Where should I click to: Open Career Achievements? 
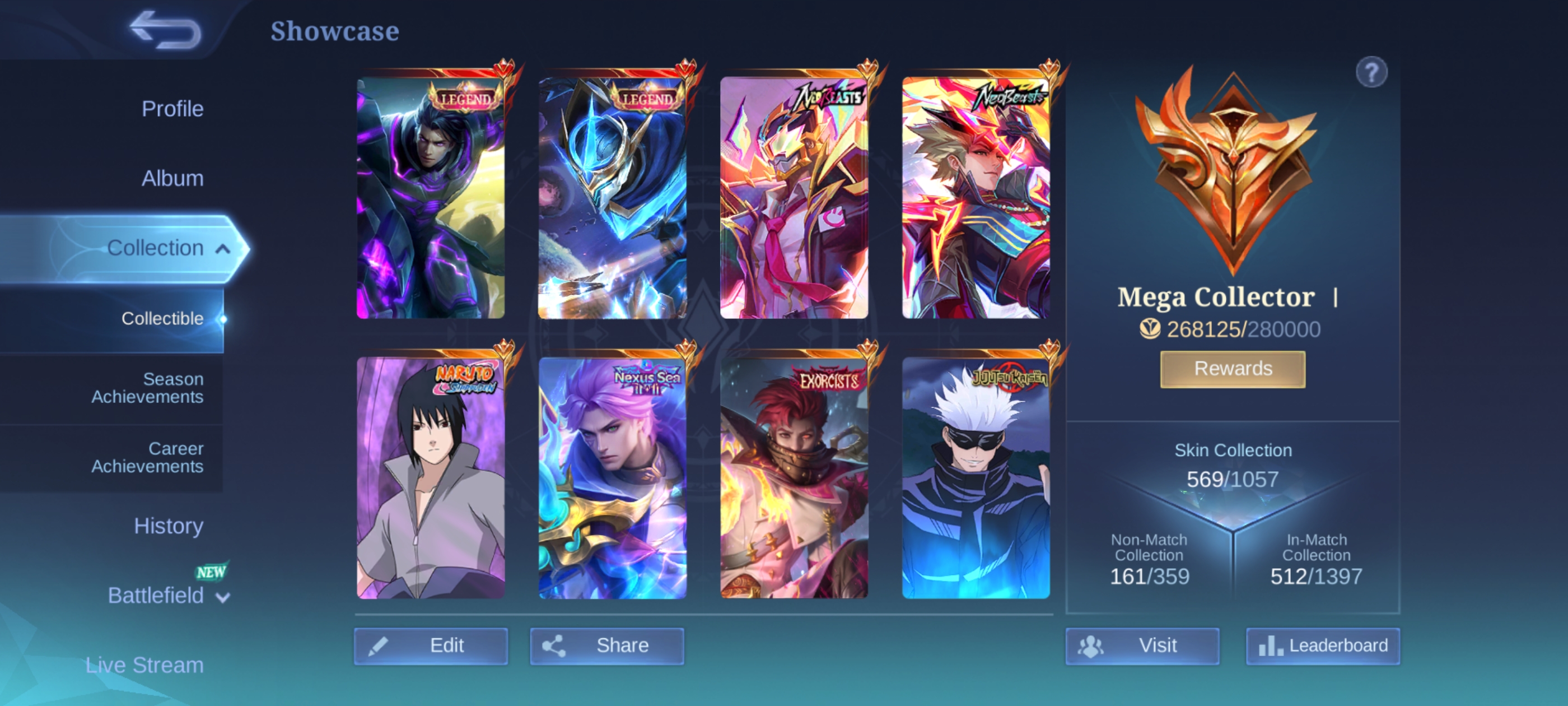[147, 457]
